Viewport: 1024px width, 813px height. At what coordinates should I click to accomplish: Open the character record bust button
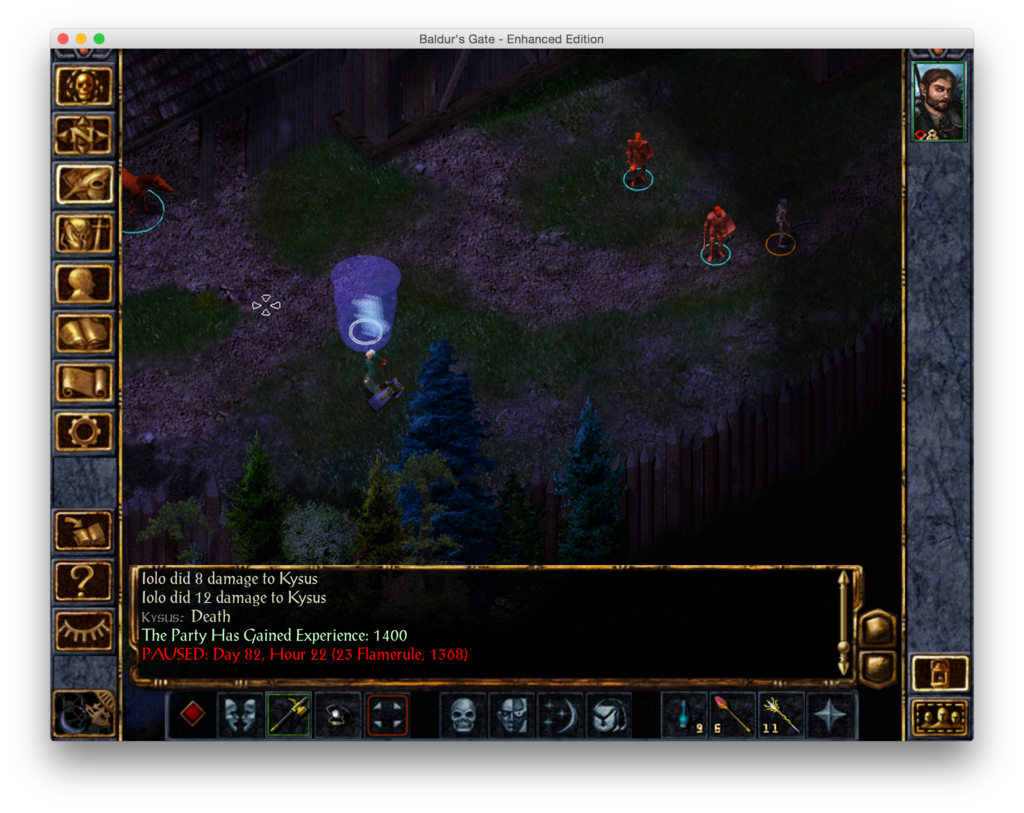pyautogui.click(x=83, y=284)
